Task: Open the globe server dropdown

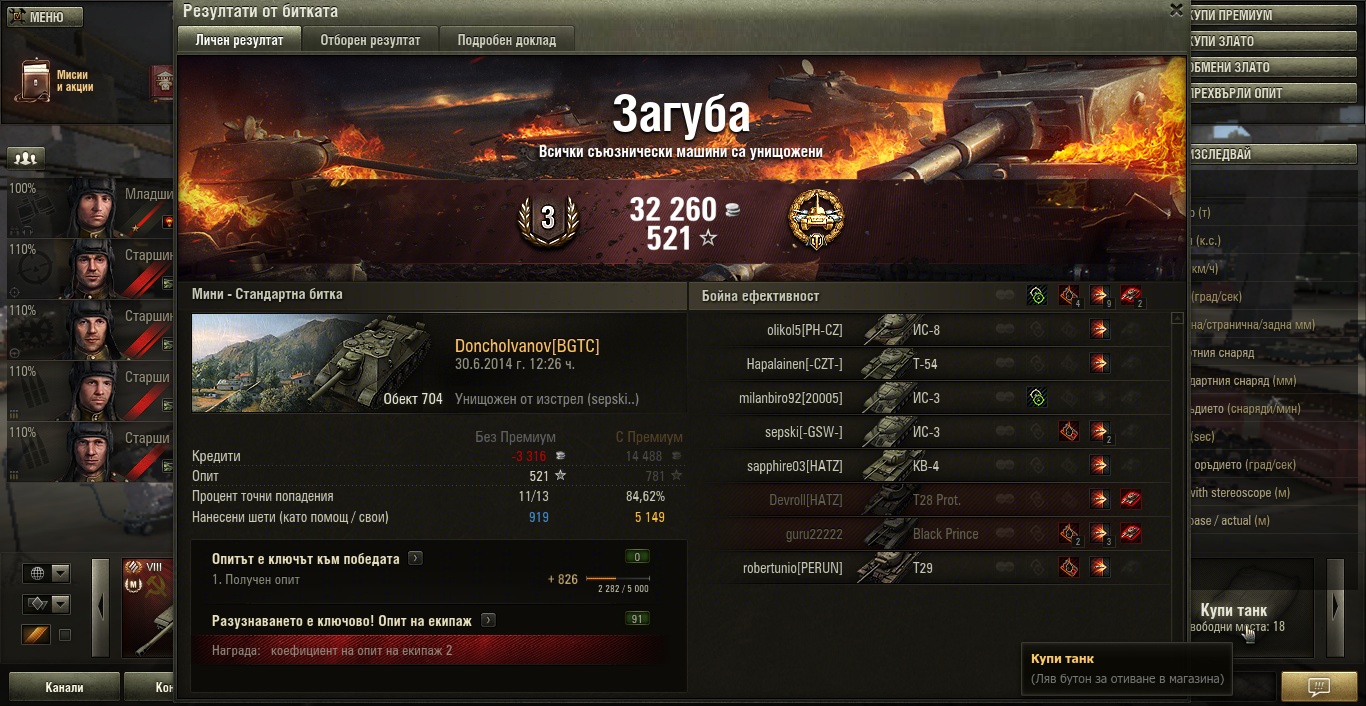Action: 48,574
